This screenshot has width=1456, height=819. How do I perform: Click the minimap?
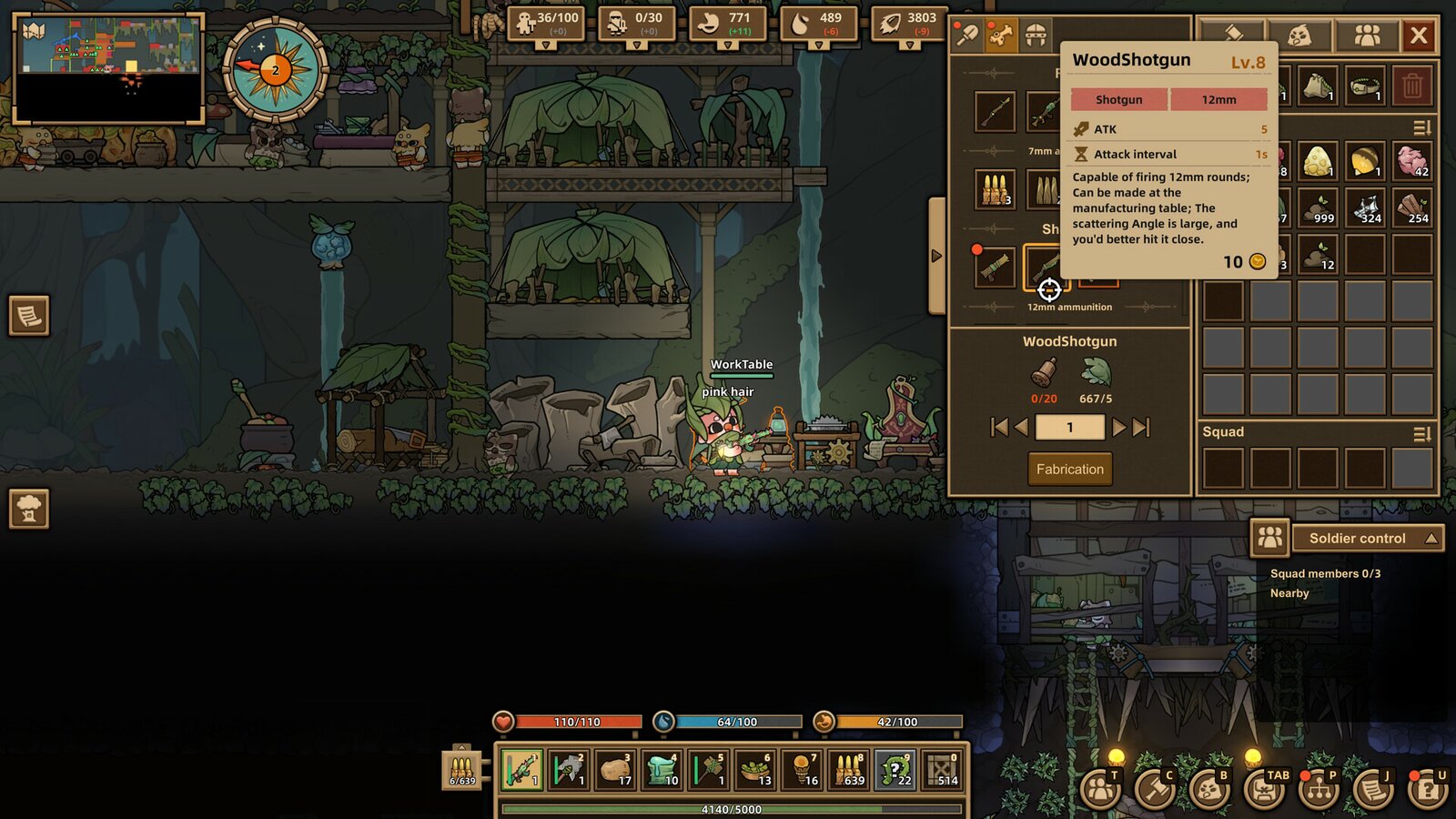[108, 68]
